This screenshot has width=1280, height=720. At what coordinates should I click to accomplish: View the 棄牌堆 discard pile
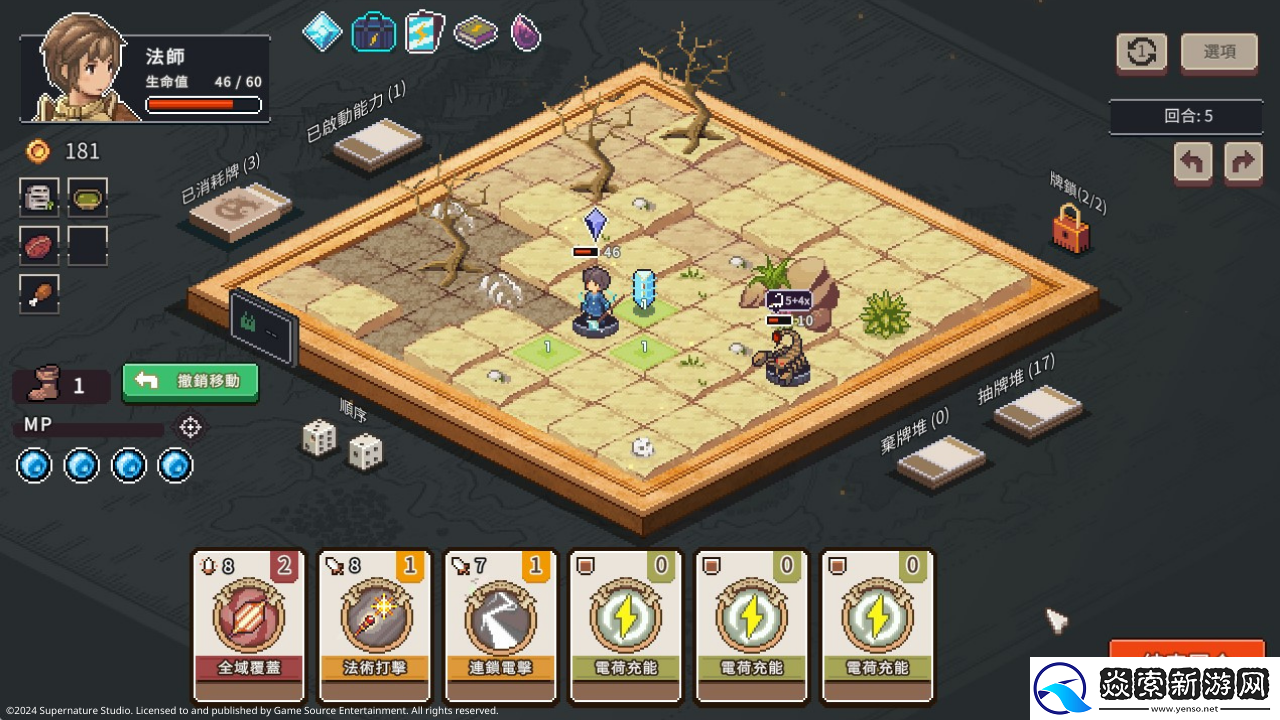[x=940, y=460]
